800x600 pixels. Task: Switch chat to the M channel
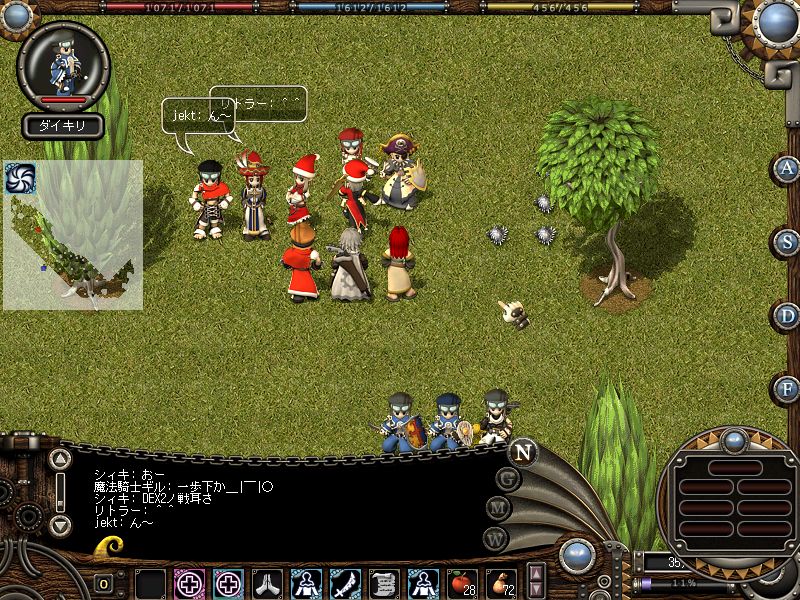tap(499, 508)
